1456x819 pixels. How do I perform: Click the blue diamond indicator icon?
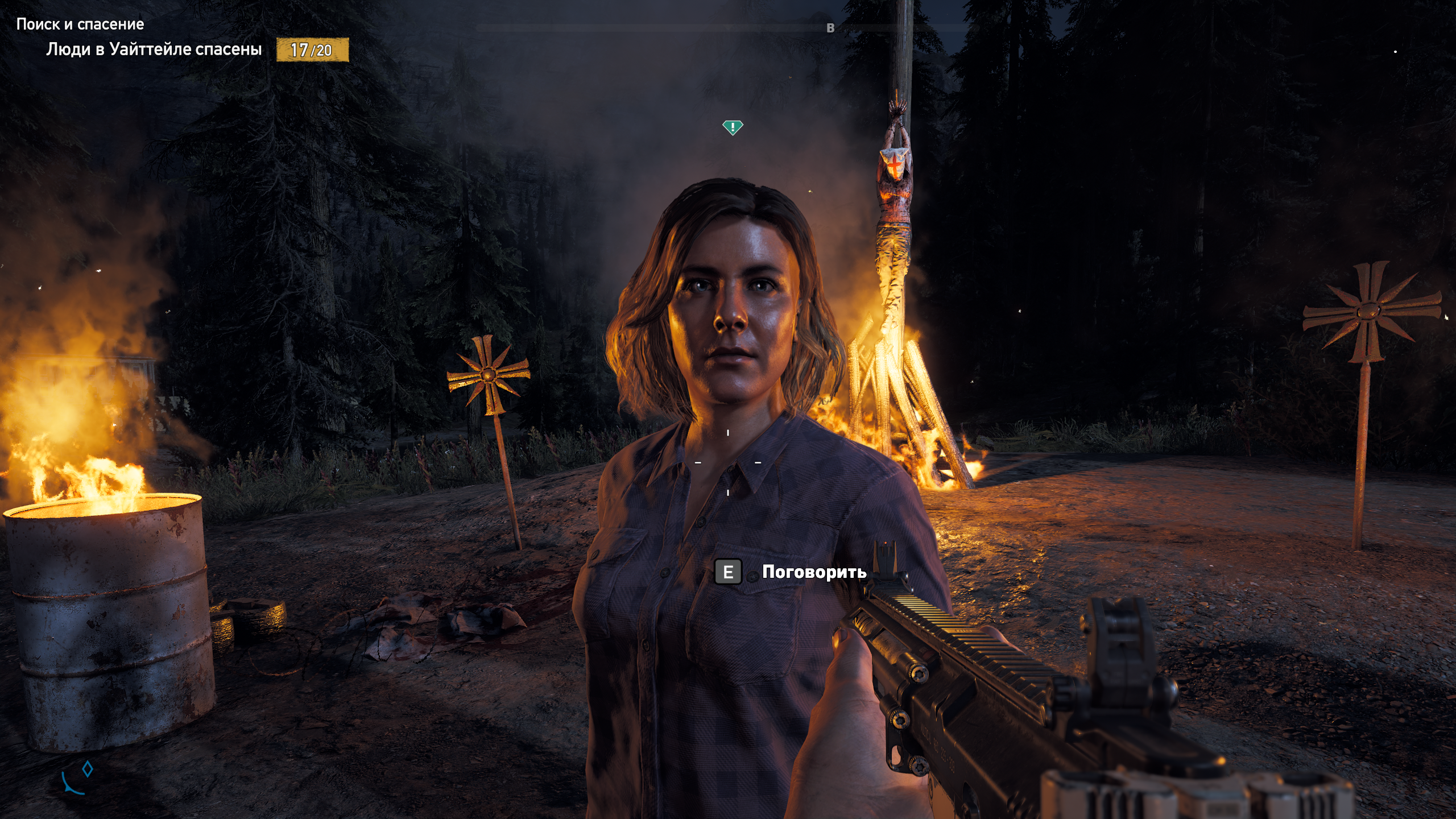[88, 769]
